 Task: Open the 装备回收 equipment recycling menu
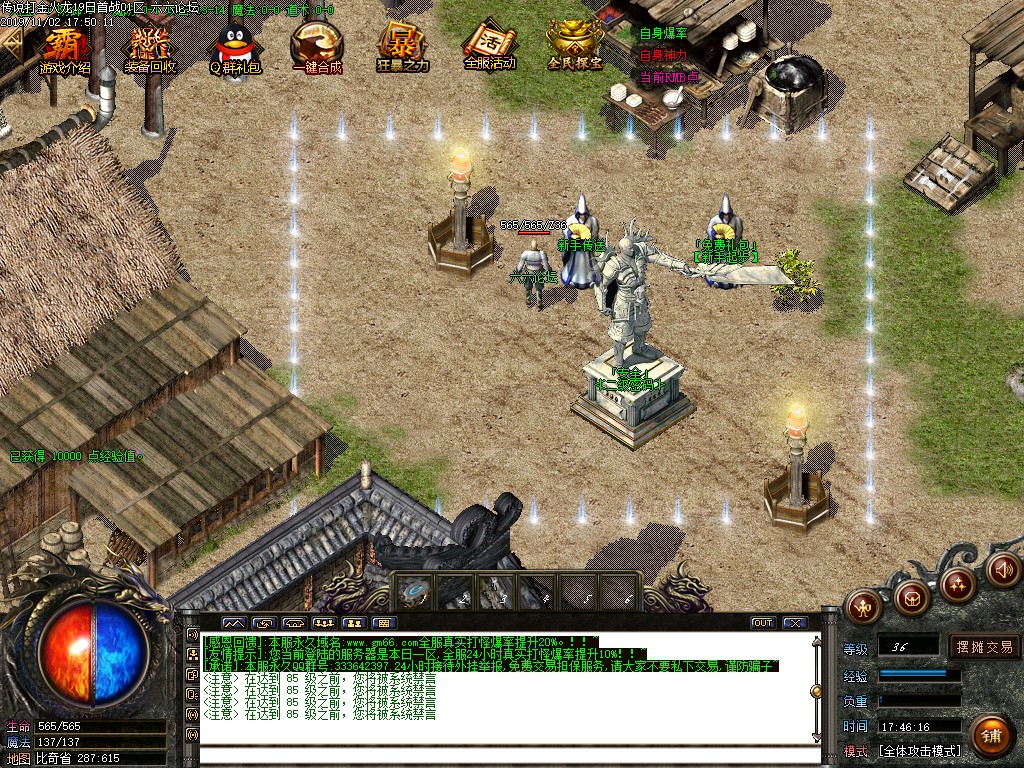pos(150,50)
